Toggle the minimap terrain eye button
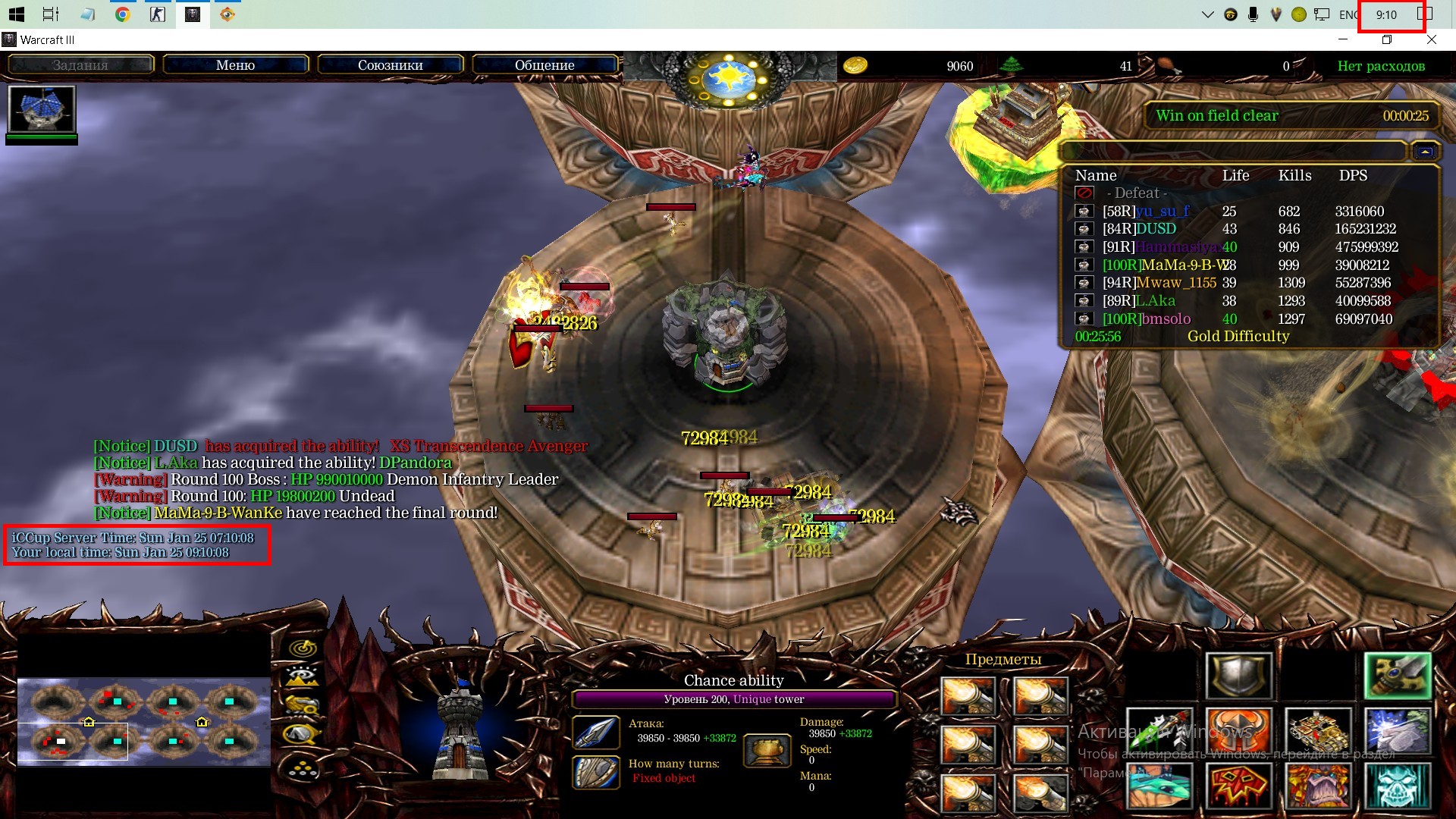Image resolution: width=1456 pixels, height=819 pixels. [x=303, y=676]
